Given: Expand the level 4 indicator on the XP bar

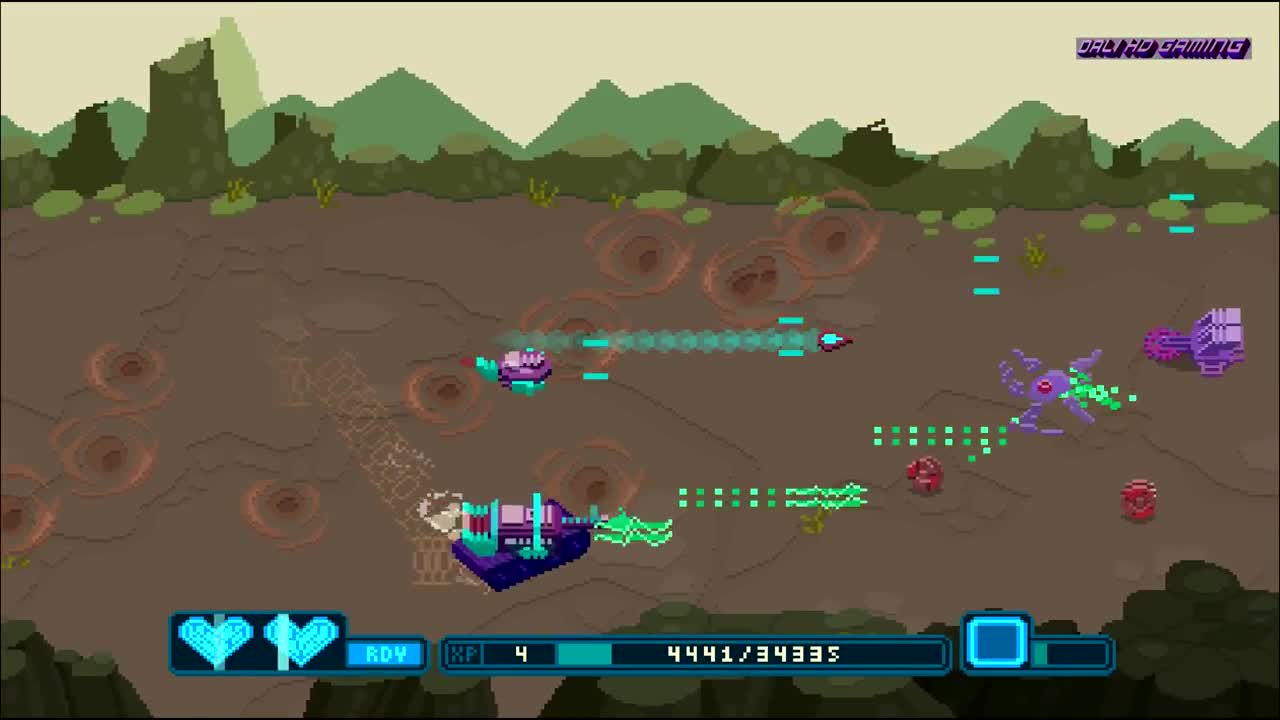Looking at the screenshot, I should point(520,655).
